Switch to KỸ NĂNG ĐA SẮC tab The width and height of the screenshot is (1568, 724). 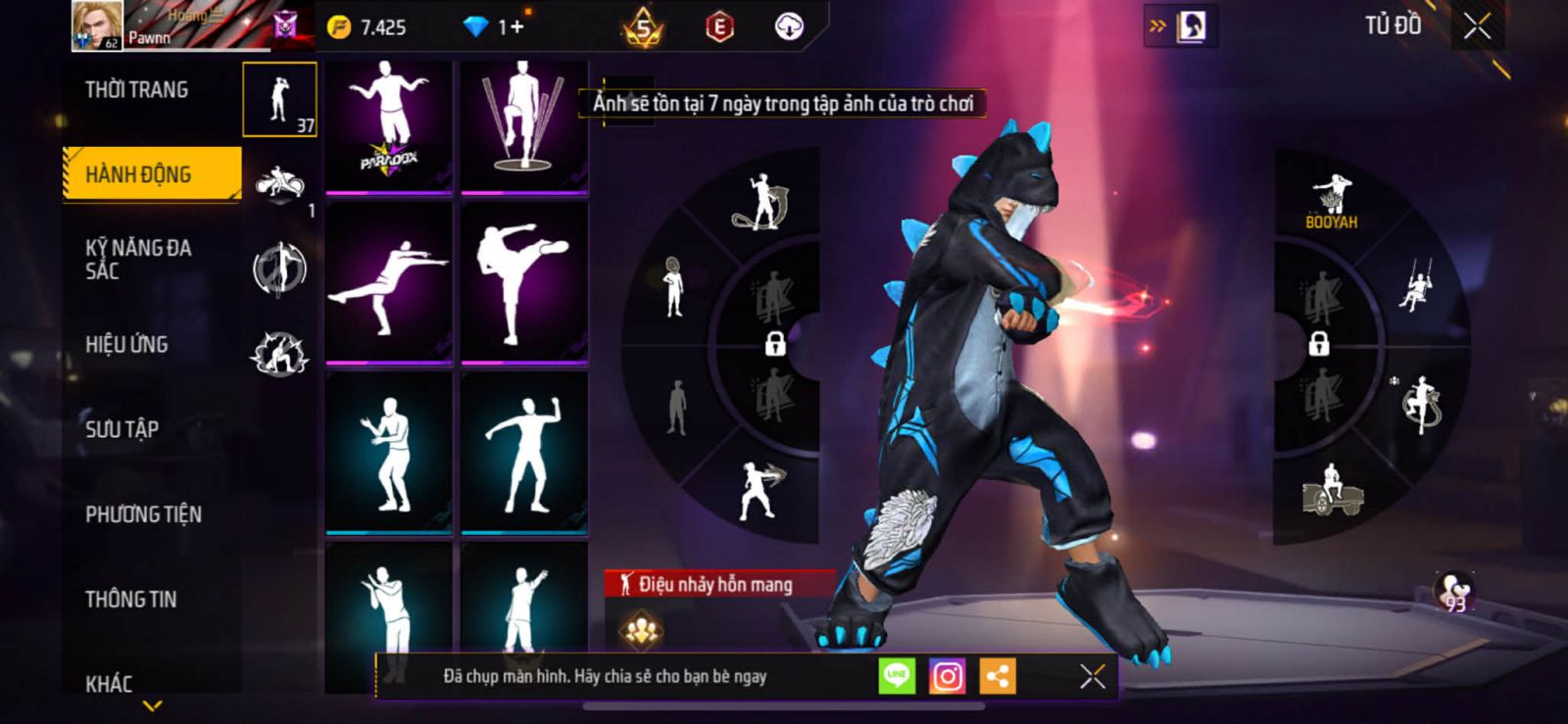[138, 260]
